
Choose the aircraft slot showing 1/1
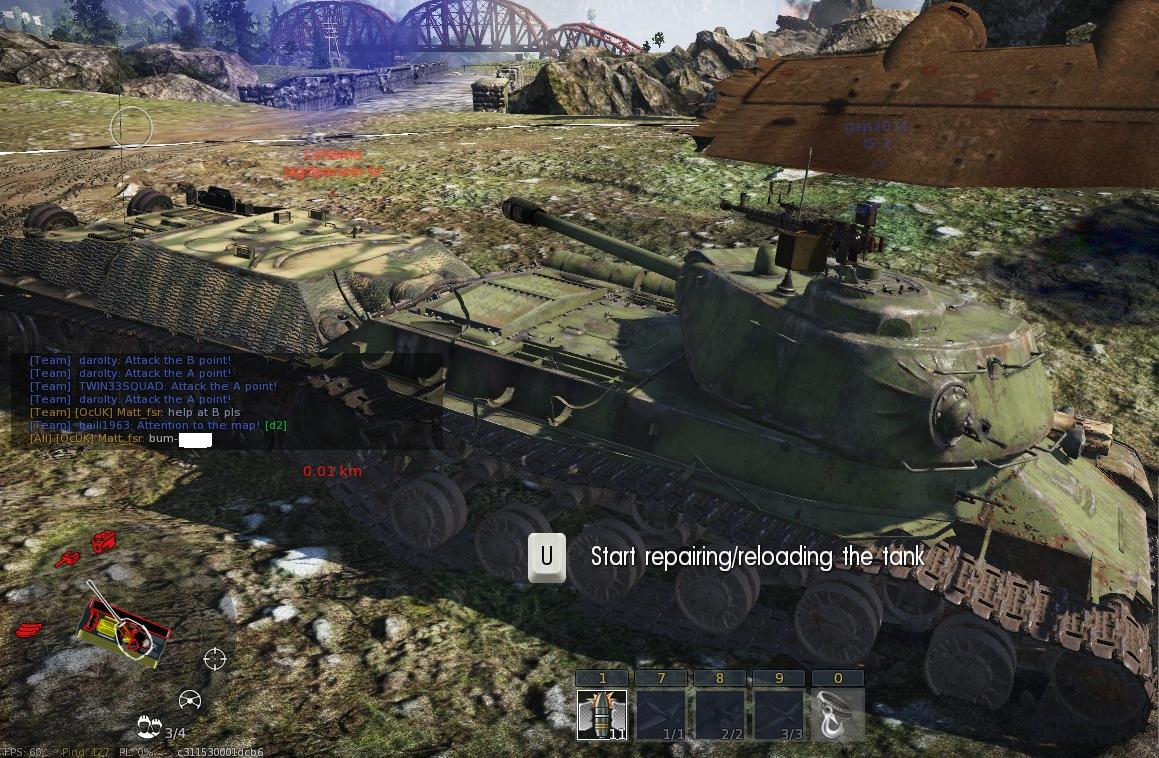click(661, 715)
